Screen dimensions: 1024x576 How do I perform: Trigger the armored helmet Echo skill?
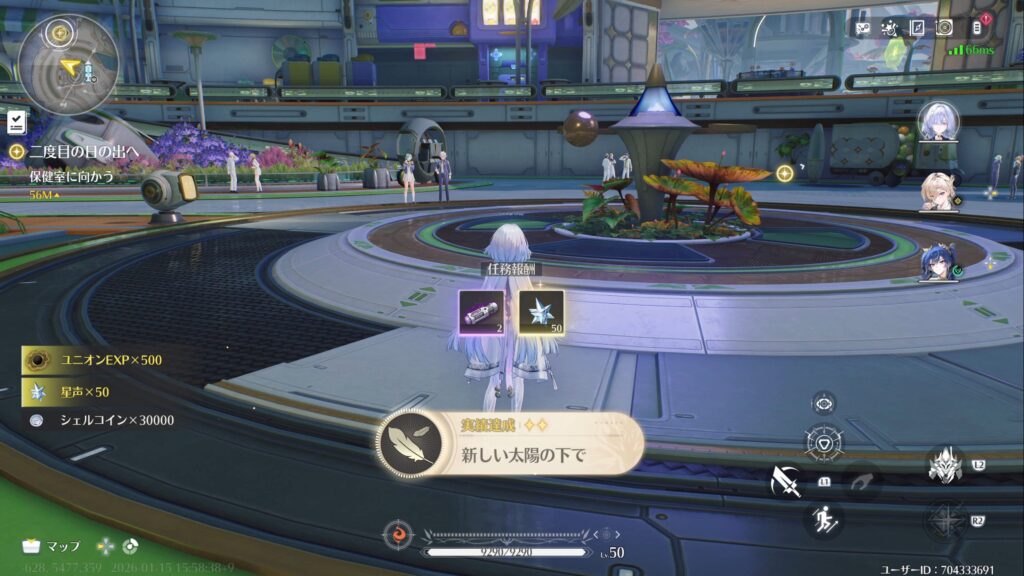tap(944, 464)
